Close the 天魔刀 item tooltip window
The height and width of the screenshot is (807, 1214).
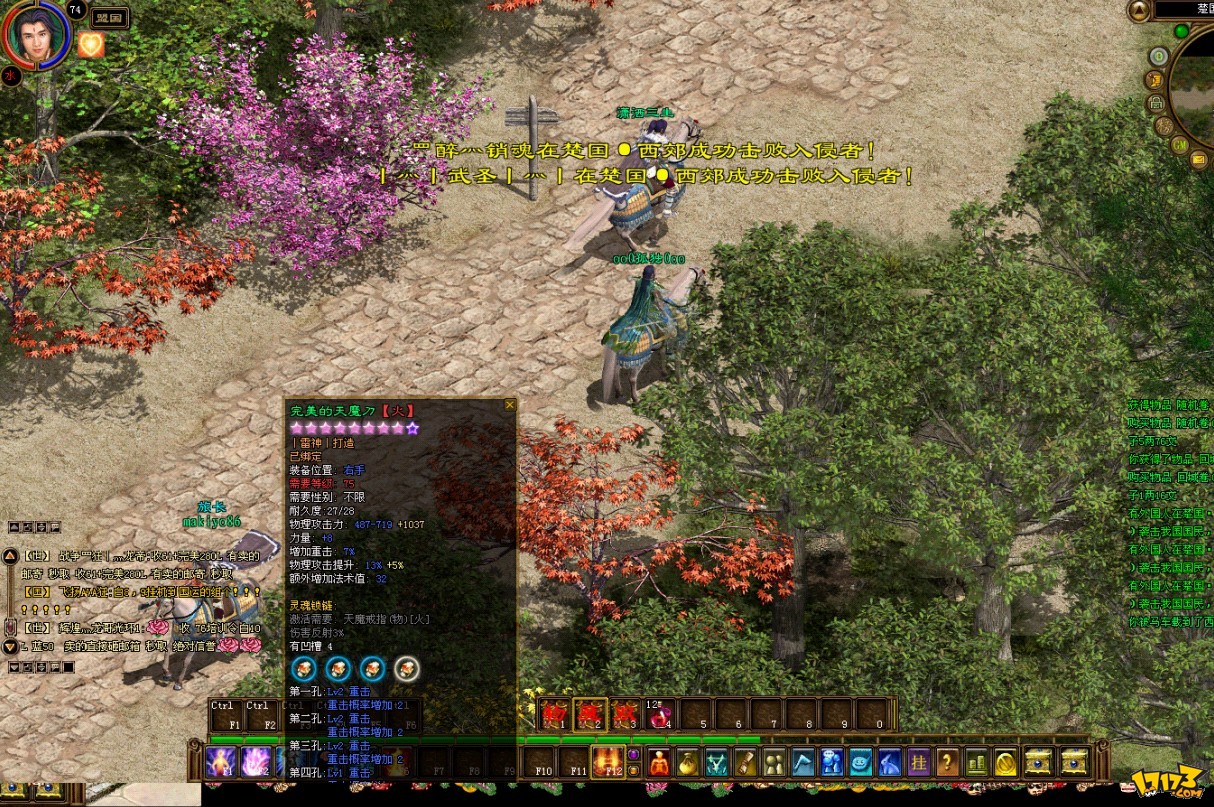[x=510, y=405]
